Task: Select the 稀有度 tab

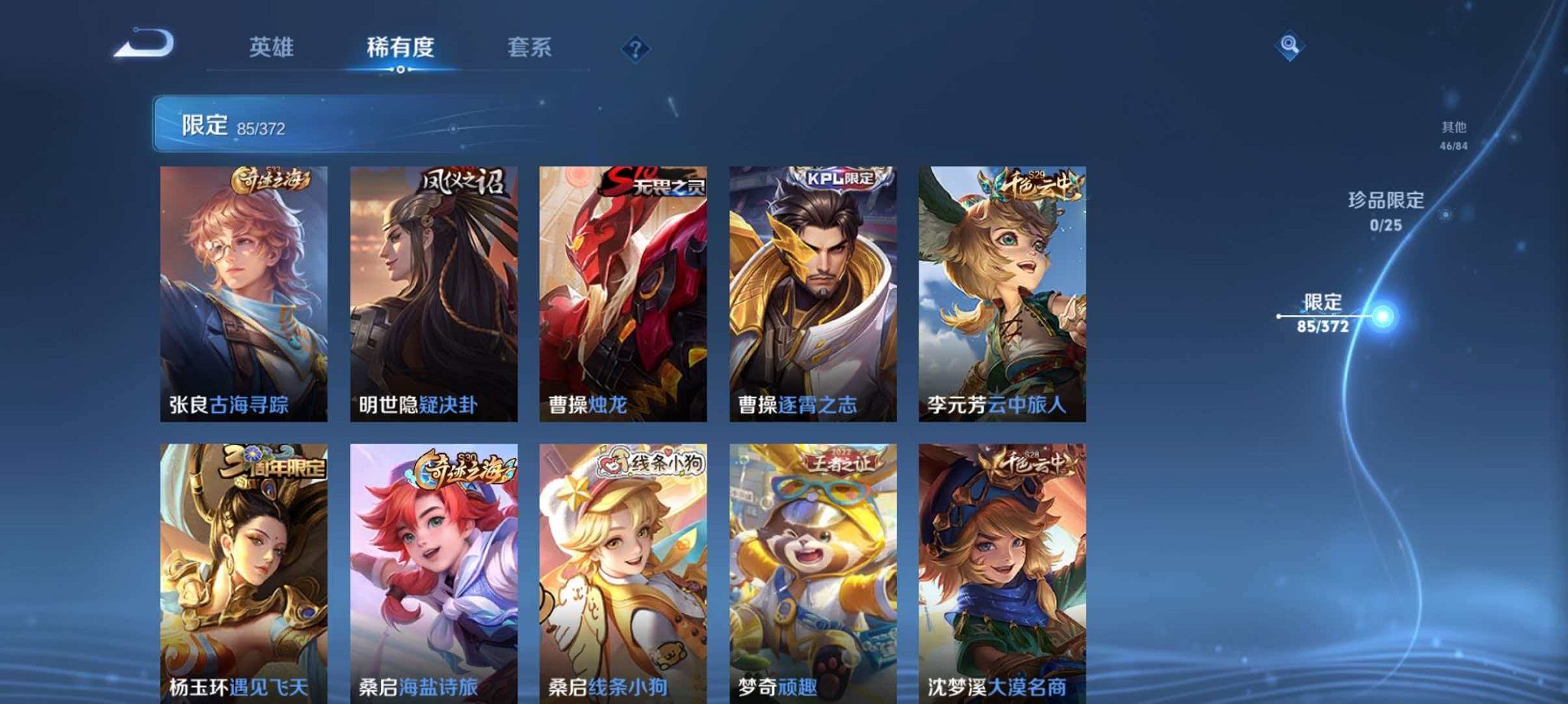Action: point(401,47)
